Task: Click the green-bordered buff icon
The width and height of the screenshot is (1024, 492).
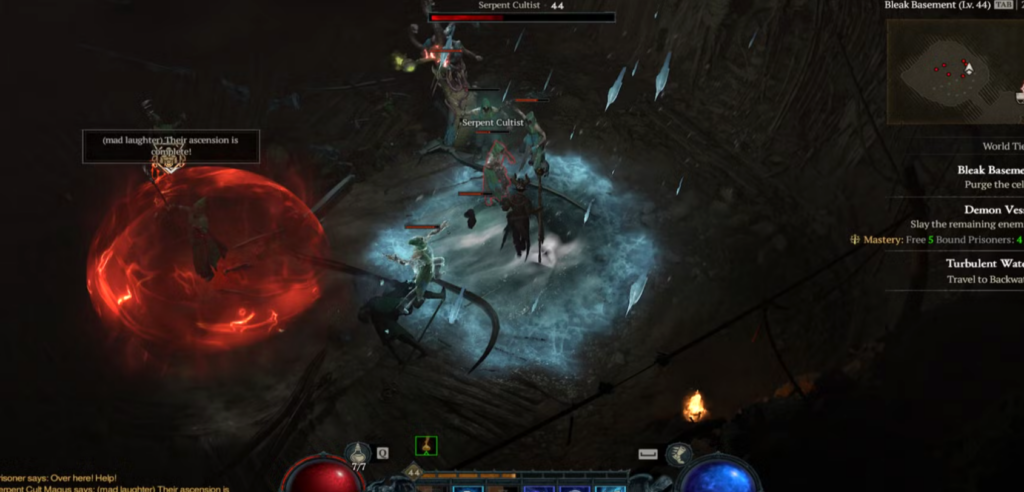Action: click(x=426, y=447)
